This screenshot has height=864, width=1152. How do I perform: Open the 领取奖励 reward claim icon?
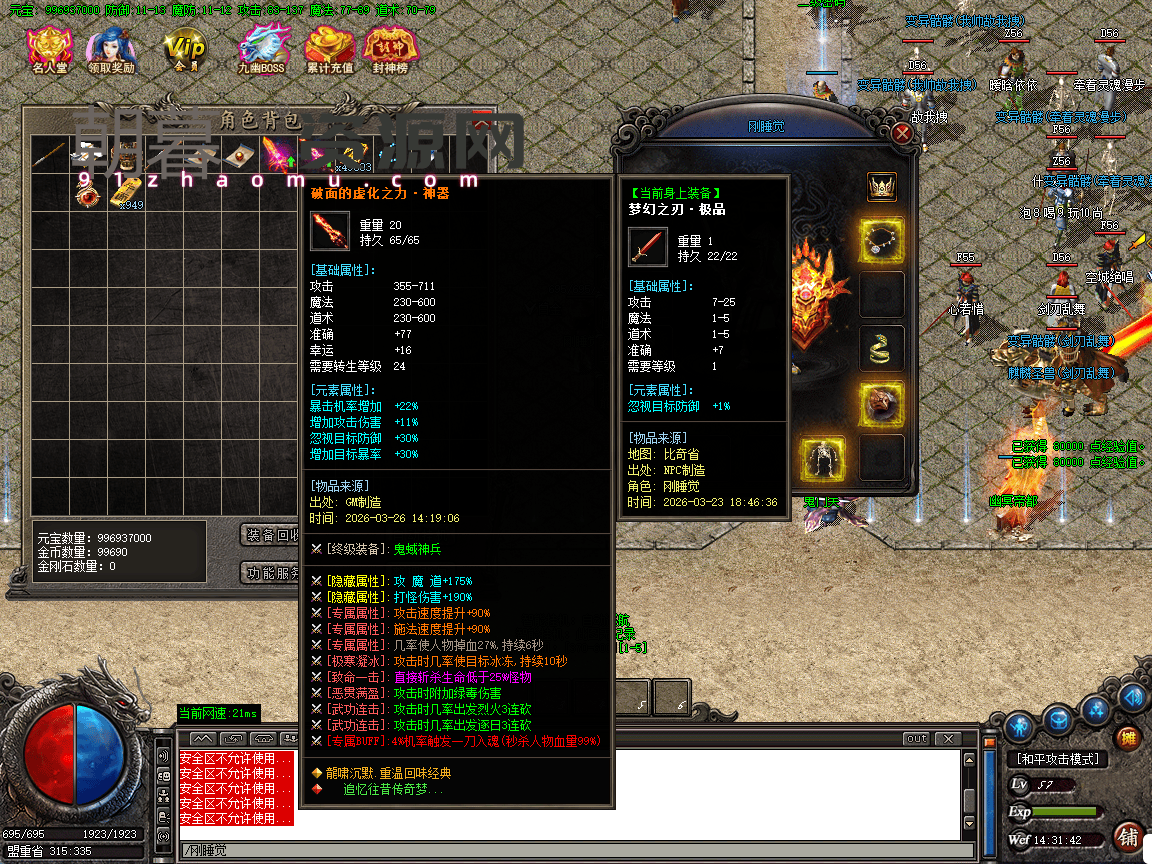point(111,50)
